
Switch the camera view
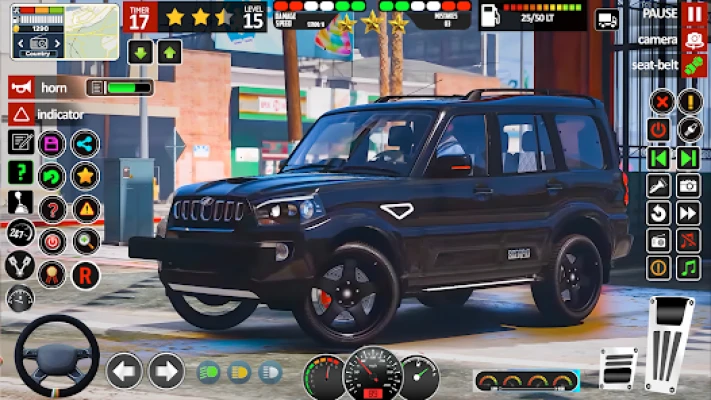coord(694,40)
